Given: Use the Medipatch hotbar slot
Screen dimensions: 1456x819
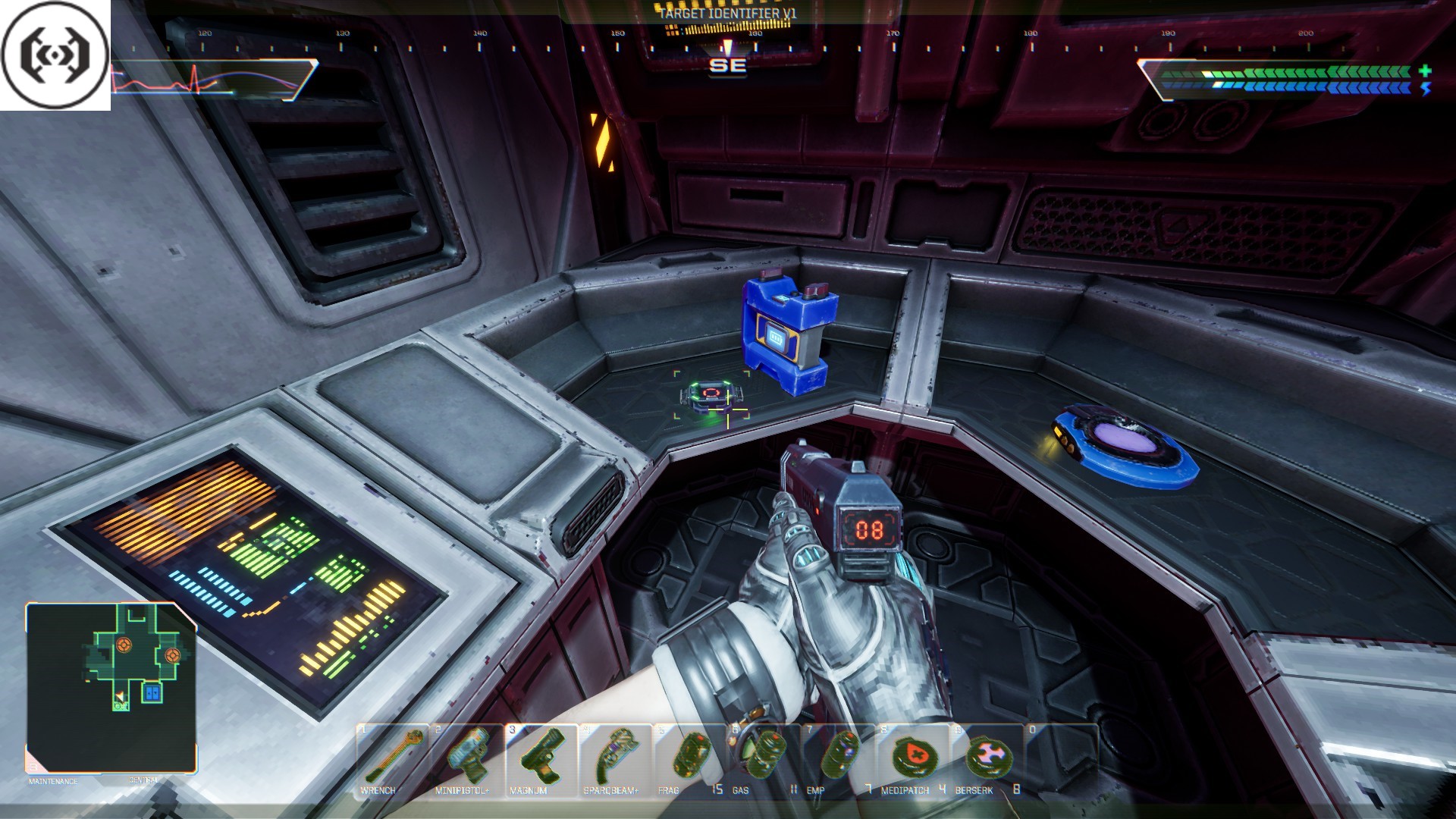Looking at the screenshot, I should pyautogui.click(x=912, y=758).
